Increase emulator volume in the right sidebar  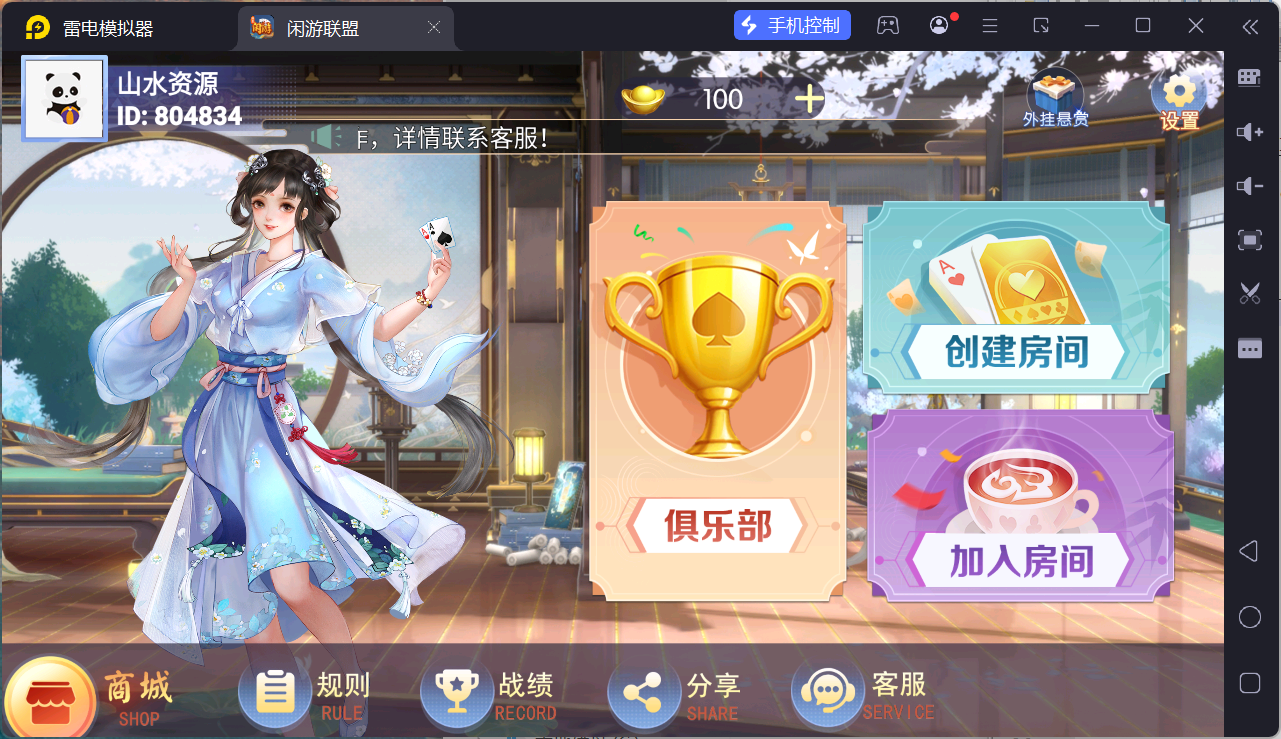coord(1248,132)
